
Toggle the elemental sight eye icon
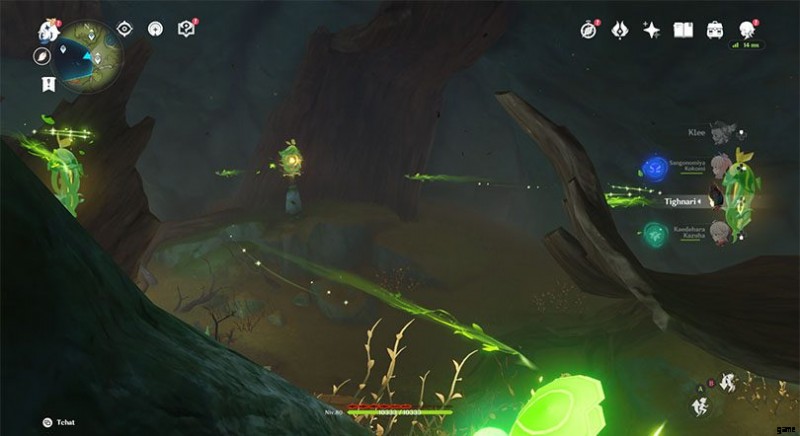click(x=125, y=29)
